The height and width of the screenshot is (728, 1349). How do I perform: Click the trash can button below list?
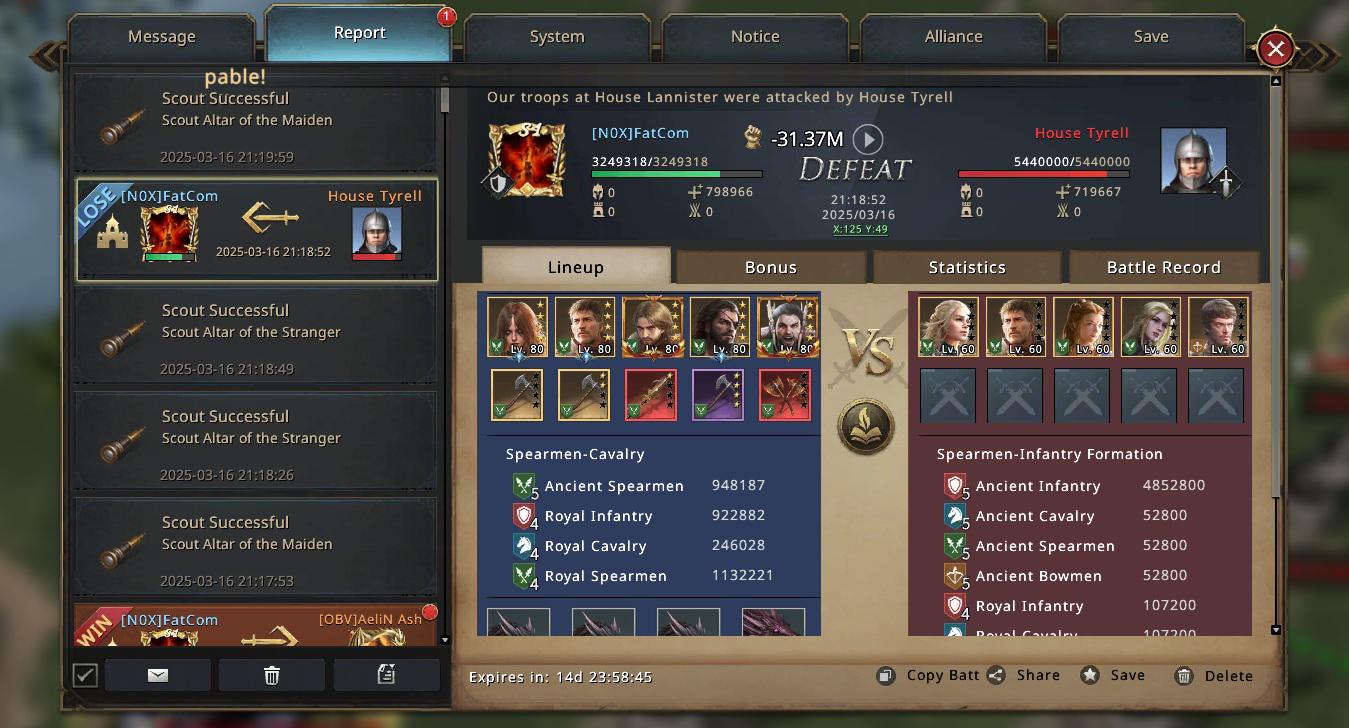pos(272,675)
